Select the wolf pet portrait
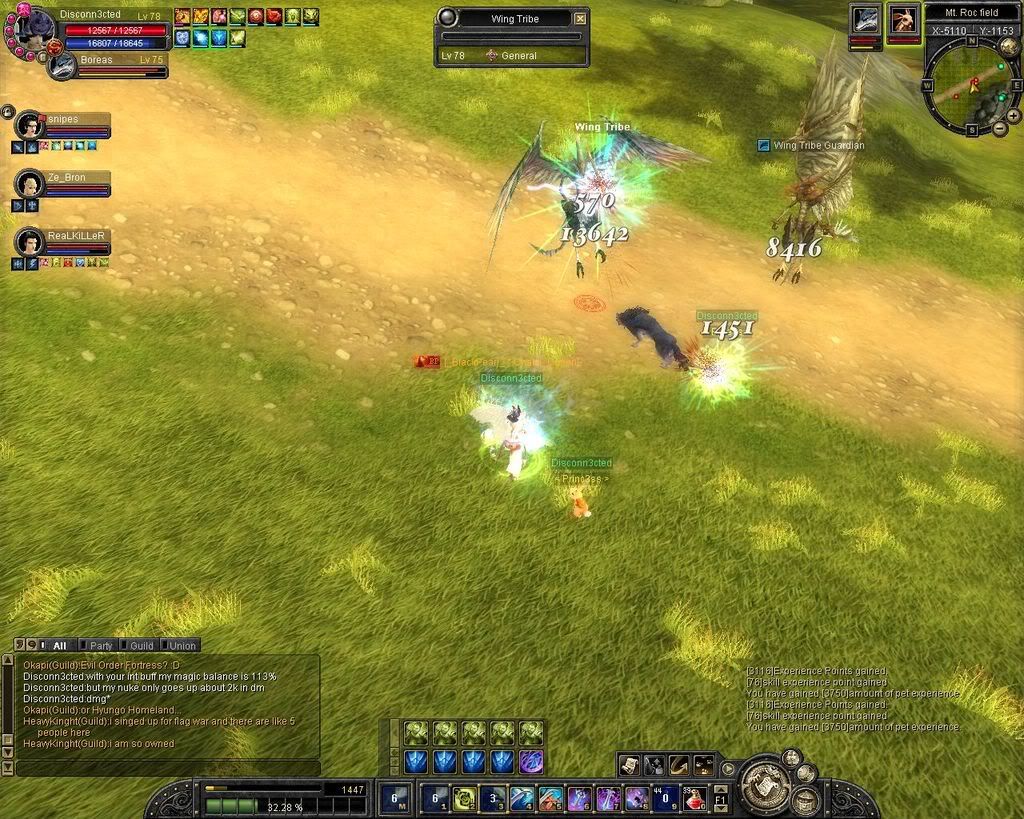The image size is (1024, 819). coord(865,20)
